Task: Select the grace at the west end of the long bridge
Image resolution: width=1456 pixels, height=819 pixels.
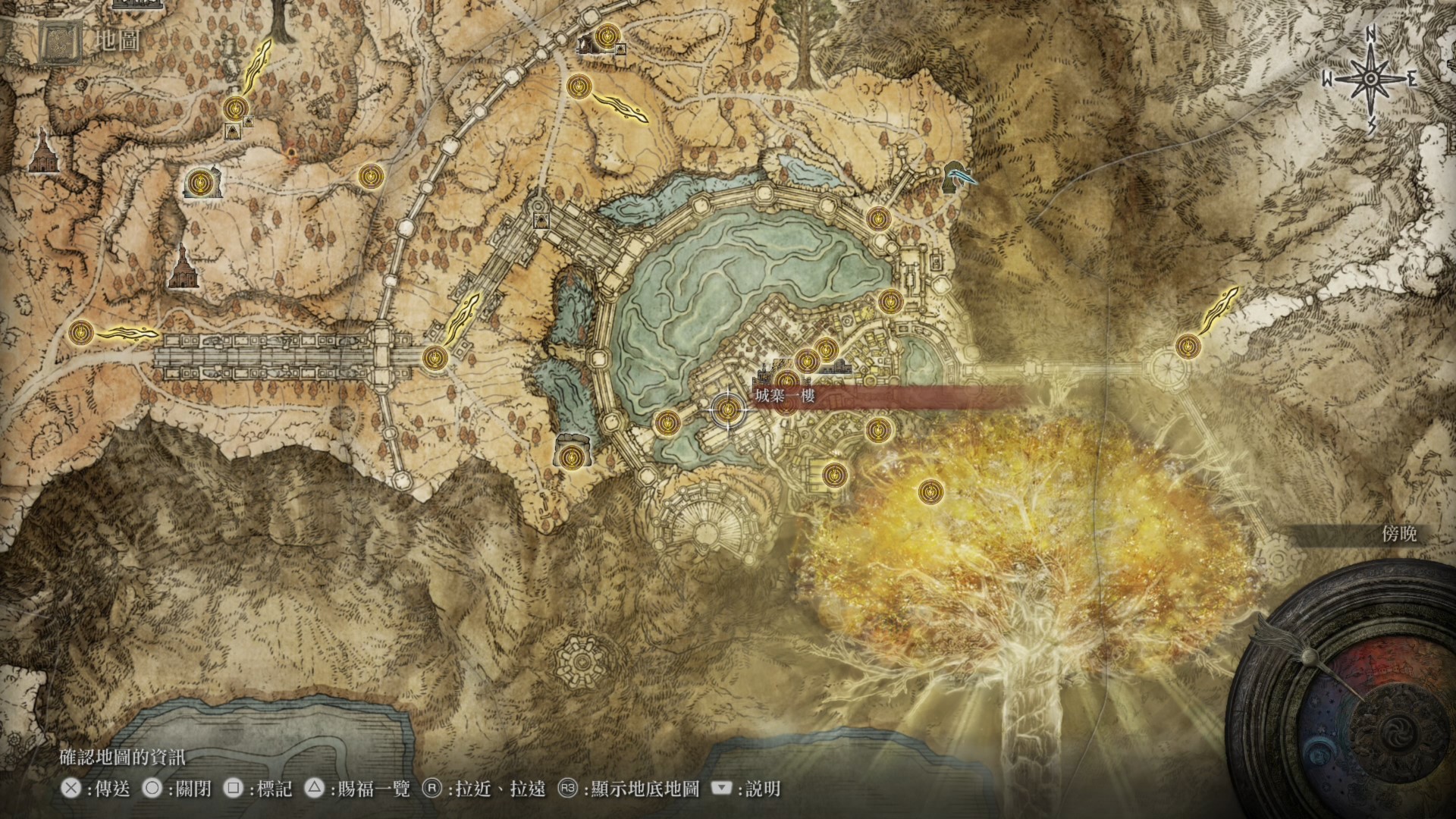Action: (80, 332)
